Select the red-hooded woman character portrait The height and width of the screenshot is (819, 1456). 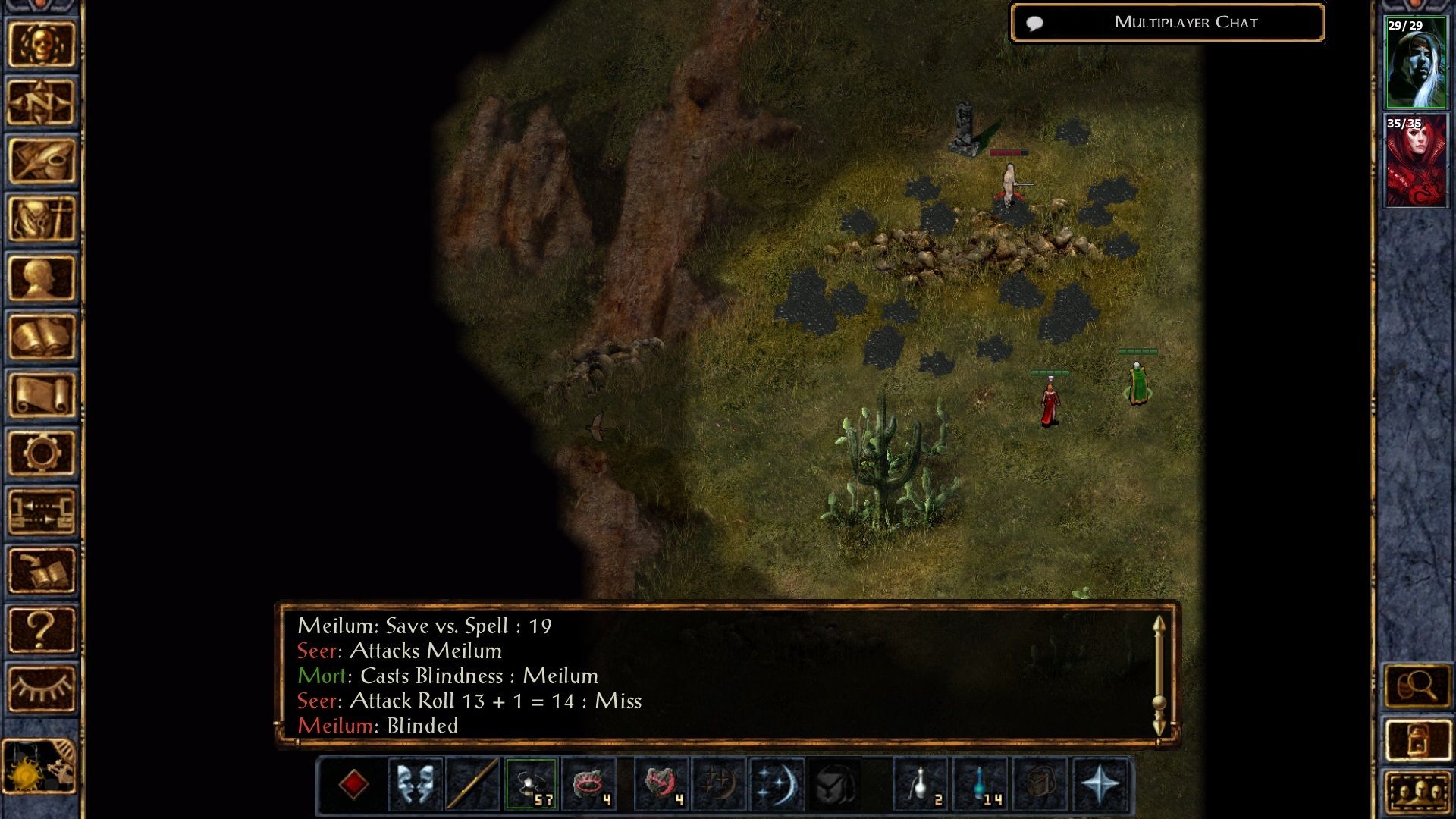pos(1415,161)
